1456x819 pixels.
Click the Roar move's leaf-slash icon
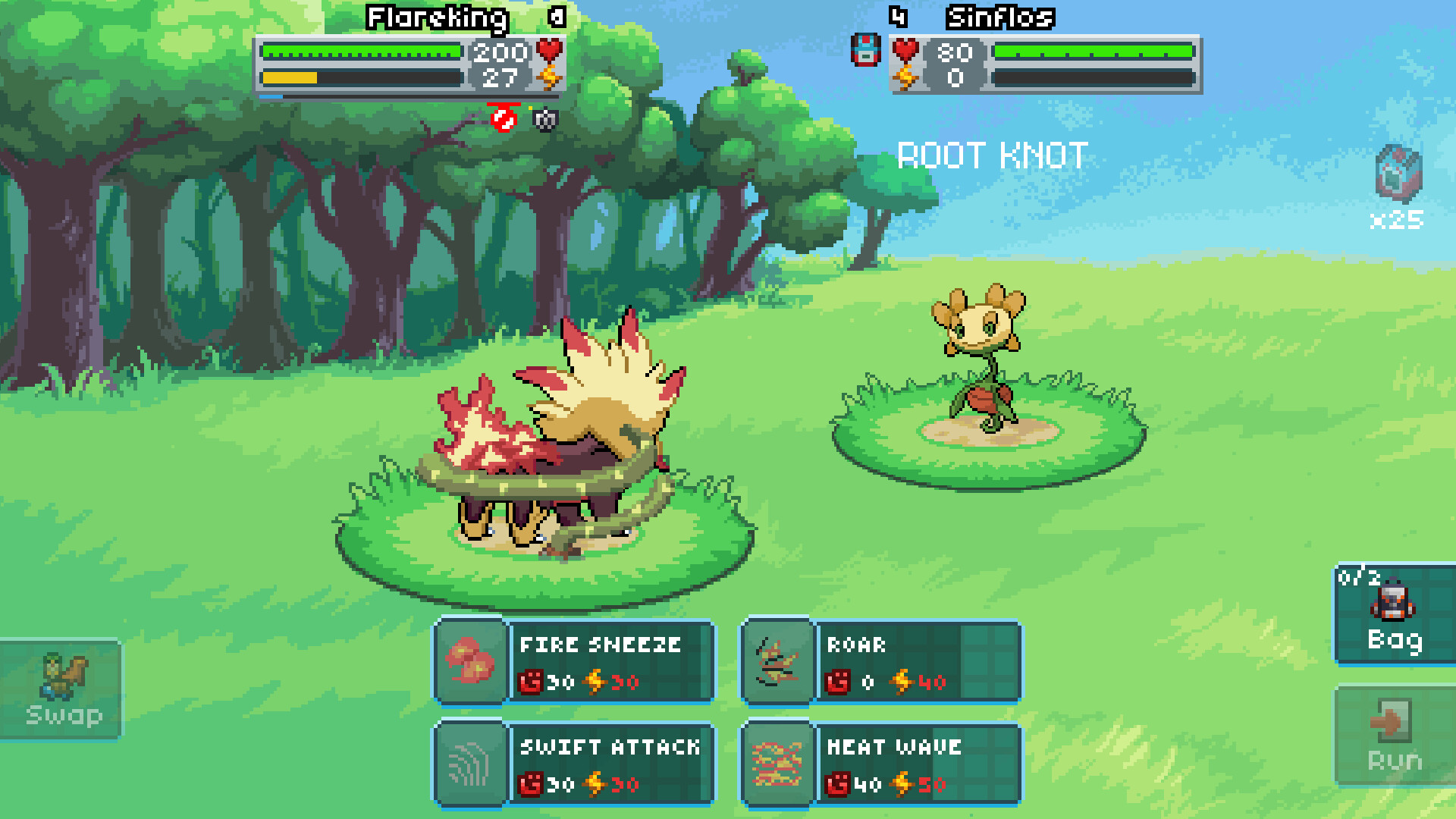779,661
